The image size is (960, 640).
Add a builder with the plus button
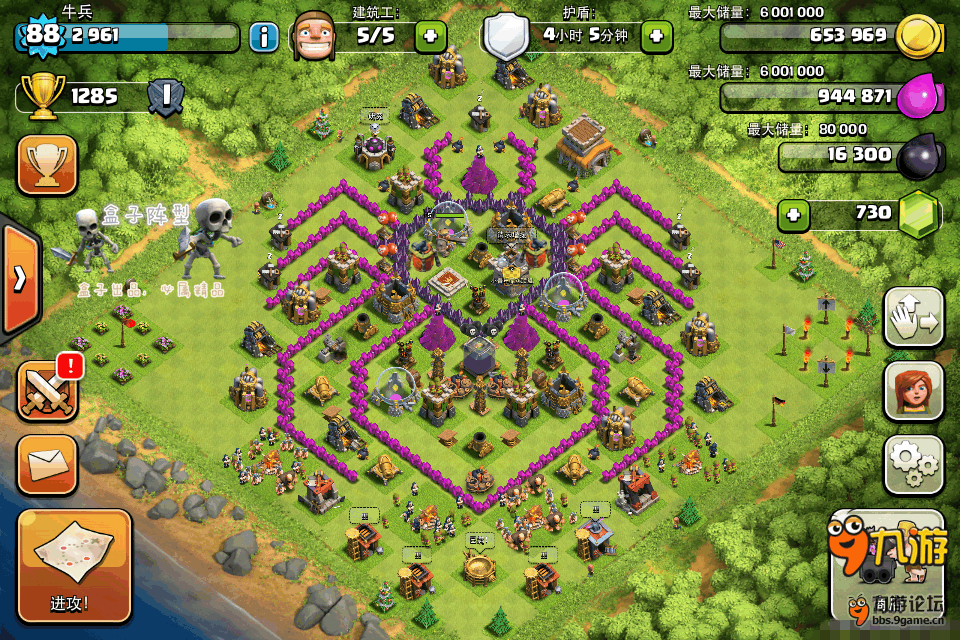pos(431,37)
